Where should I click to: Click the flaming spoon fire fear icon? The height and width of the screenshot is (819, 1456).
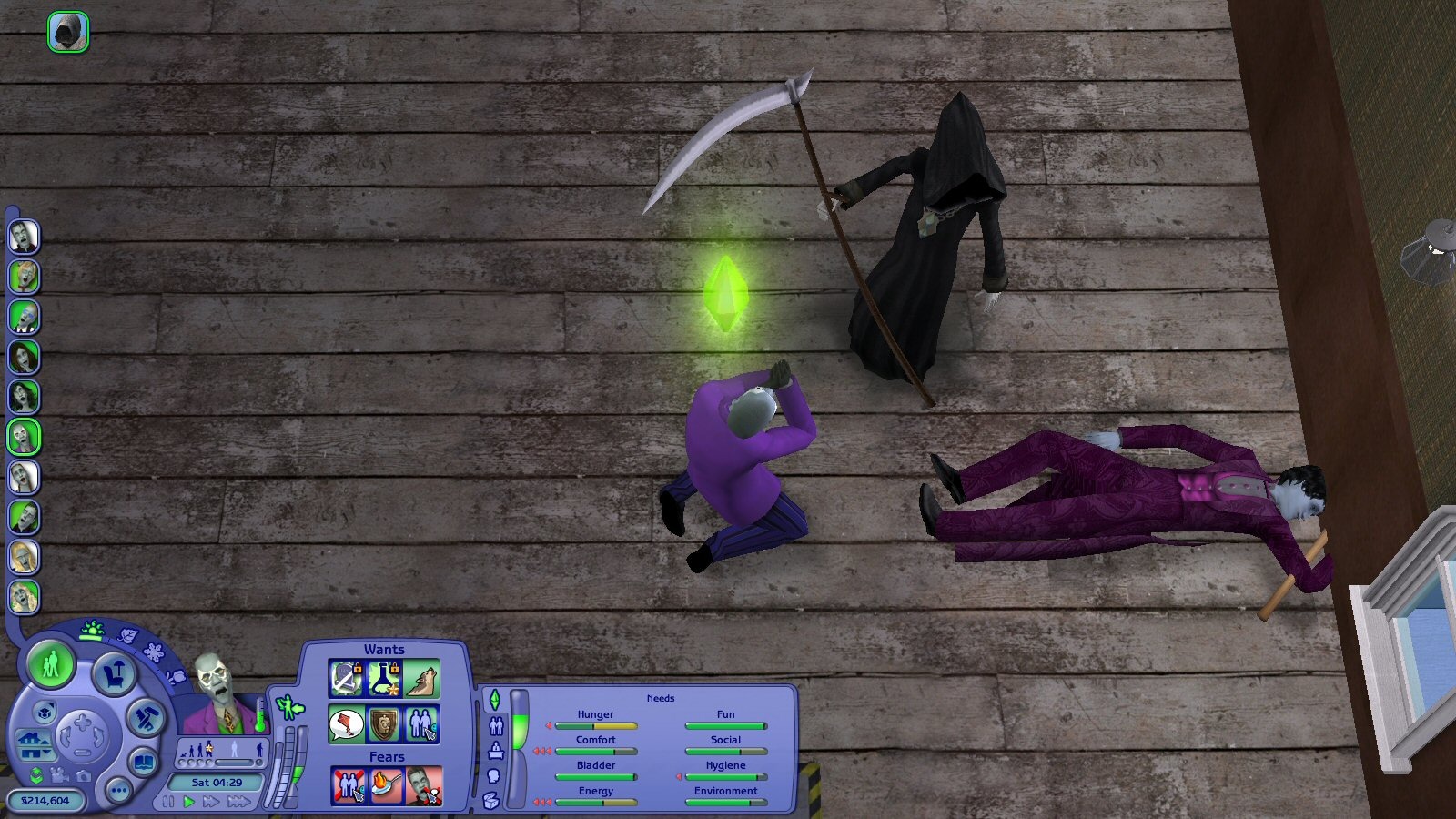(386, 783)
